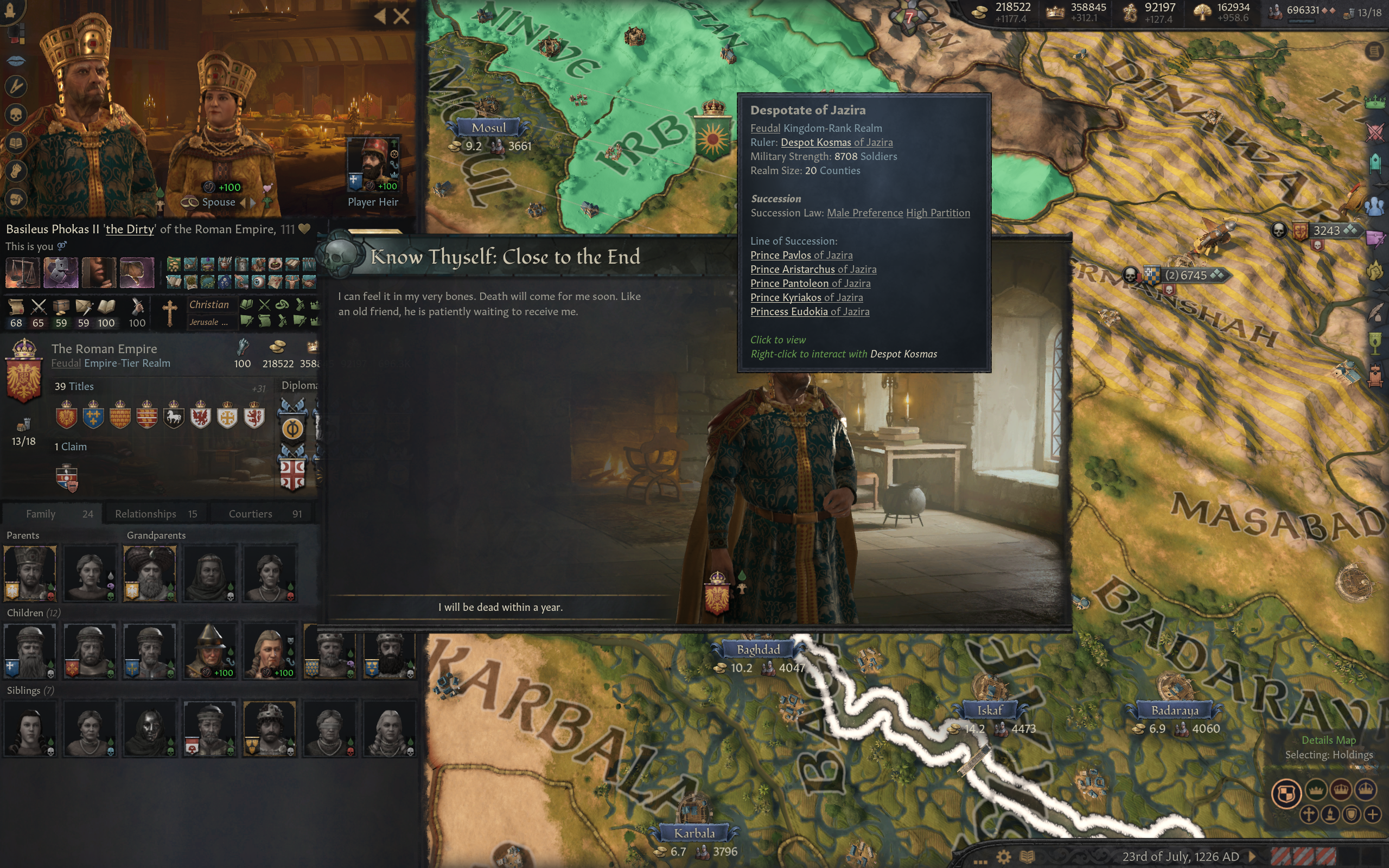Viewport: 1389px width, 868px height.
Task: Choose "I will be dead within a year."
Action: coord(500,608)
